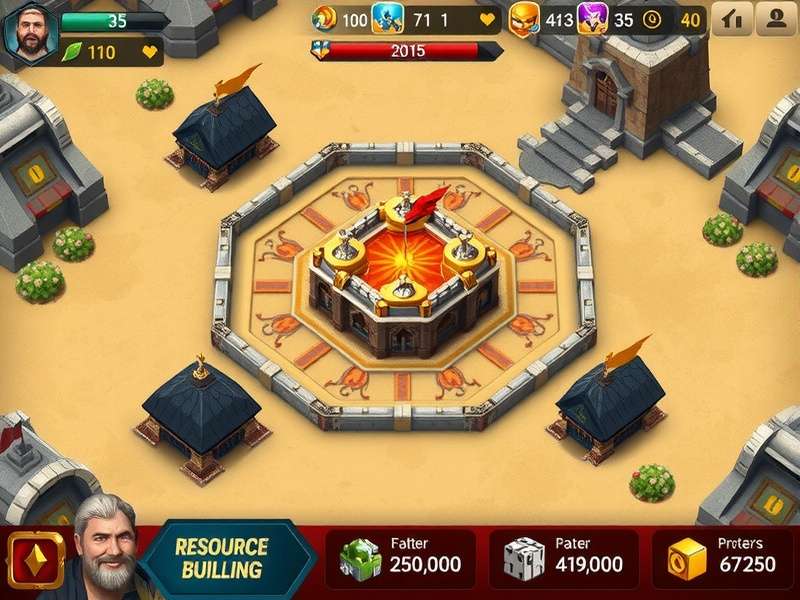Click the grey-bearded advisor portrait

click(x=103, y=547)
